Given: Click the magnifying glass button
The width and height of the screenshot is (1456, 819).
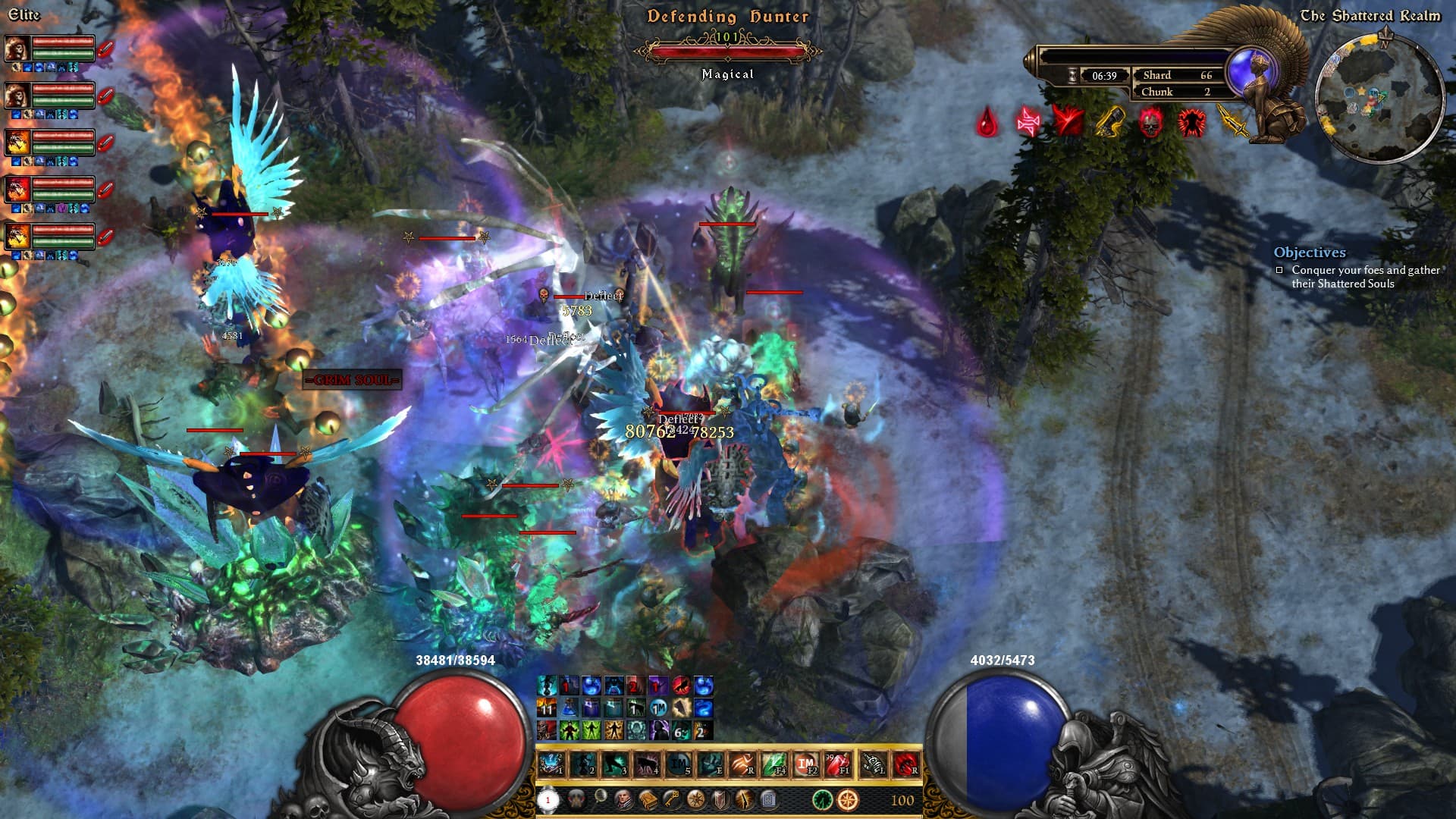Looking at the screenshot, I should [600, 796].
